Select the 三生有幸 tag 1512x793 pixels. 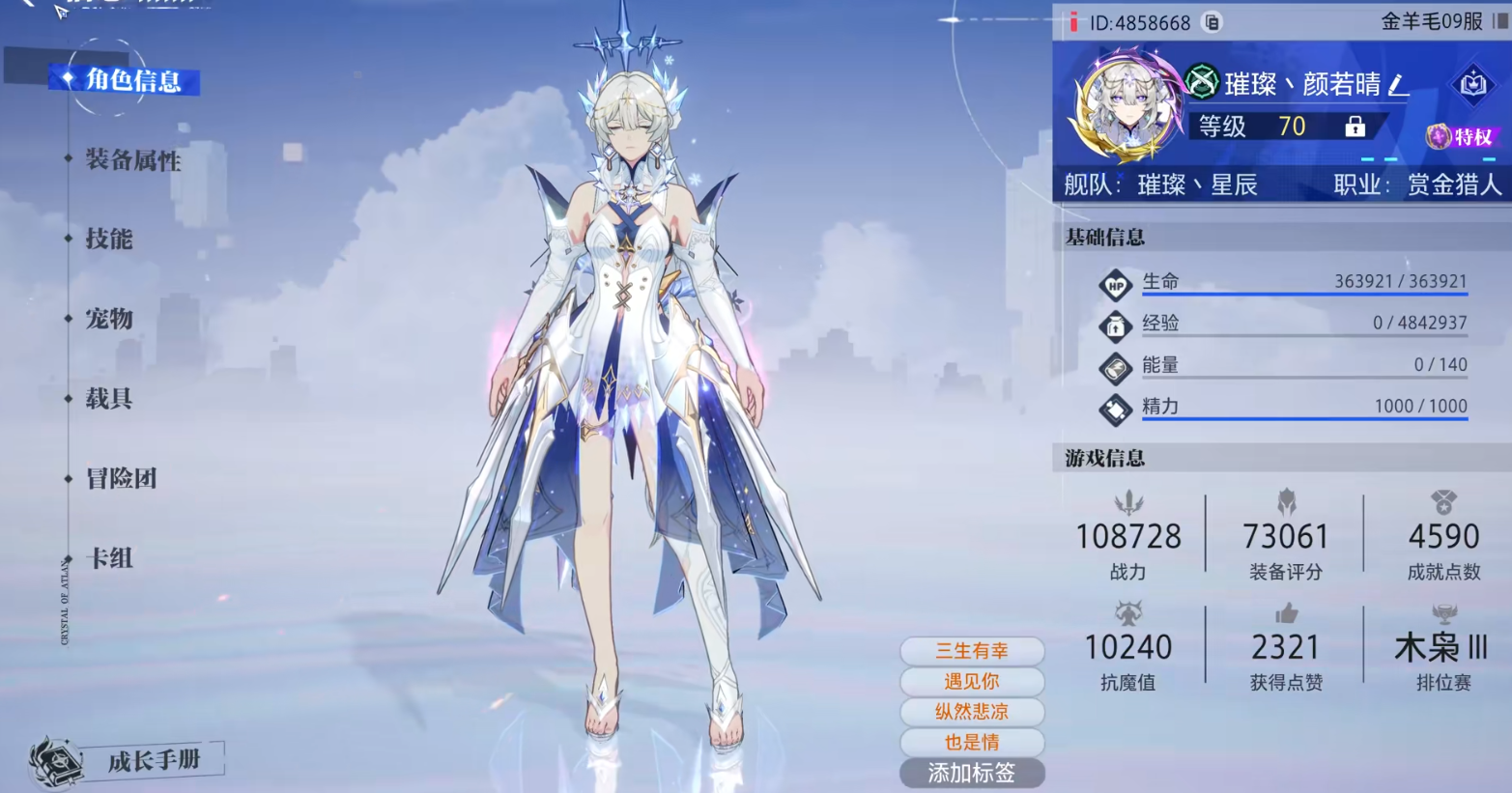972,651
